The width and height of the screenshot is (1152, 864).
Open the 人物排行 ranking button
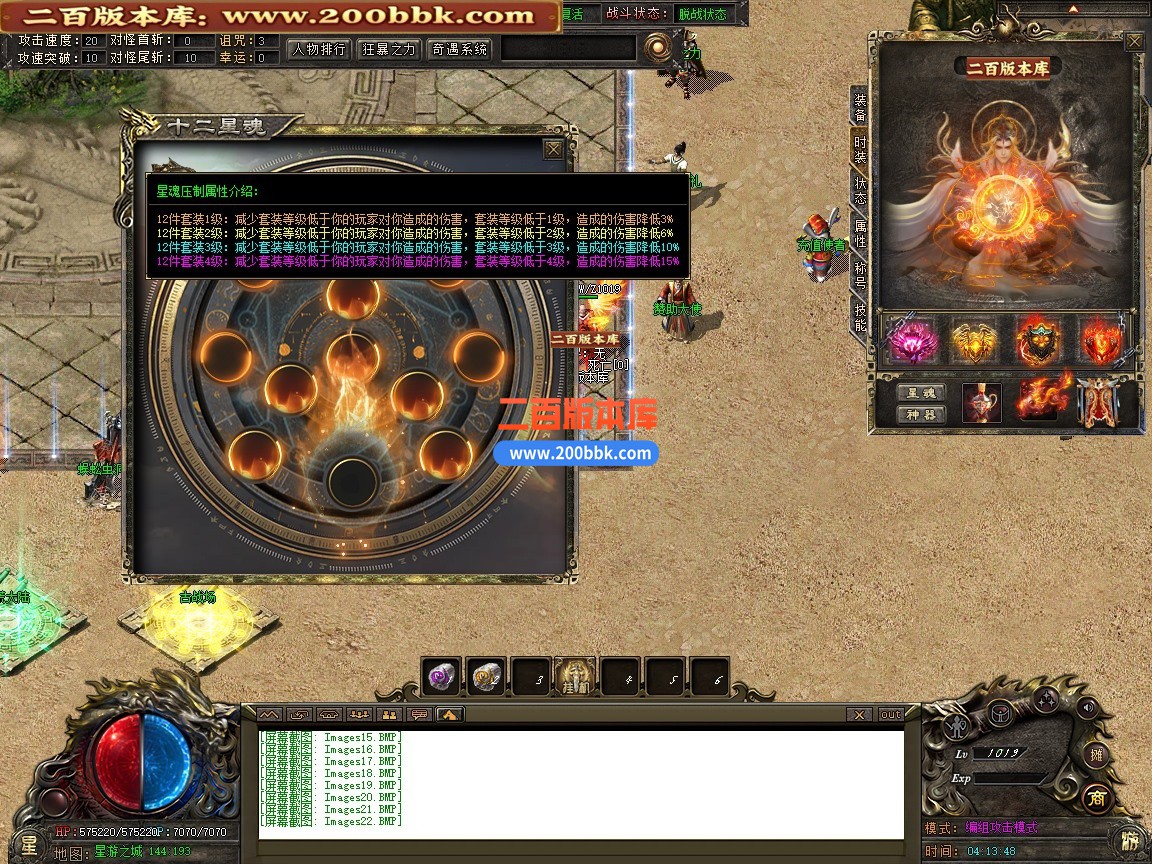[319, 49]
